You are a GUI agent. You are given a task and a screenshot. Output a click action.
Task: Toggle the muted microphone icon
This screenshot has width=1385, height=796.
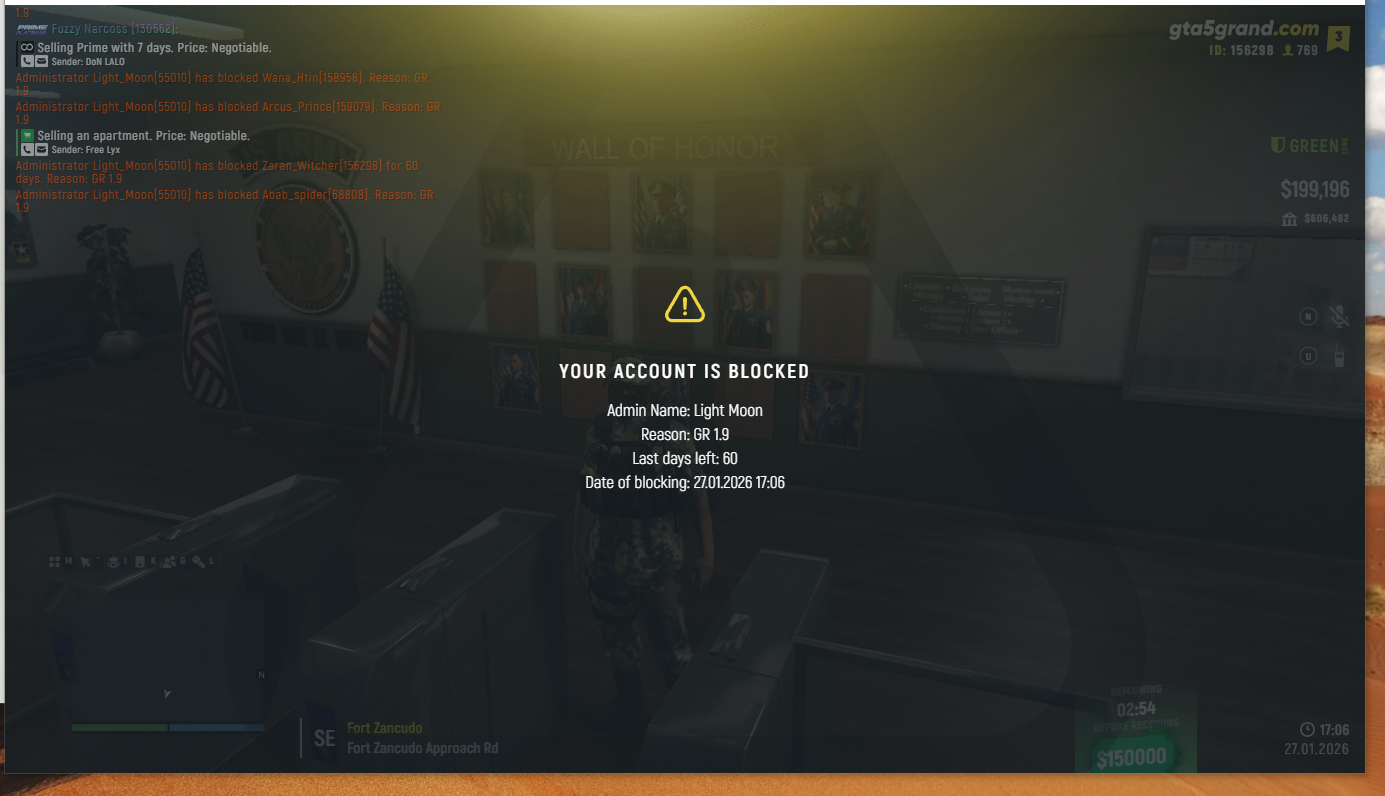click(1339, 317)
